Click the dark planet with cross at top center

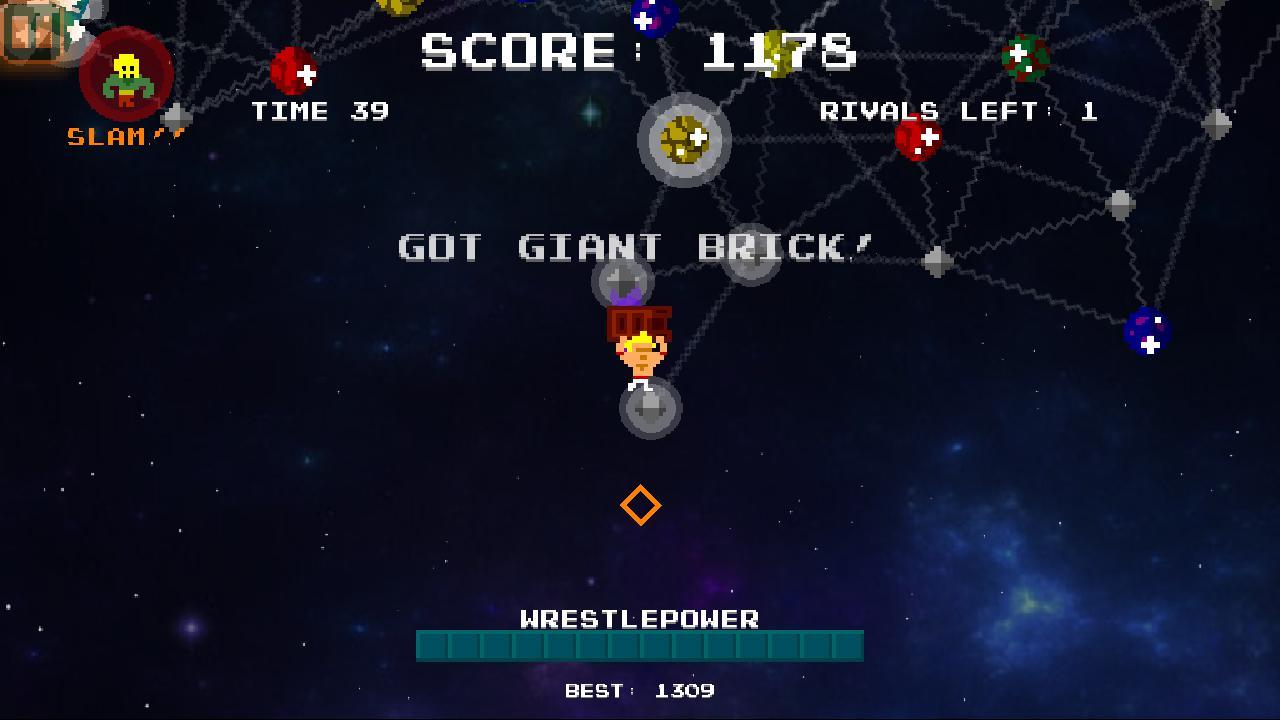(645, 17)
